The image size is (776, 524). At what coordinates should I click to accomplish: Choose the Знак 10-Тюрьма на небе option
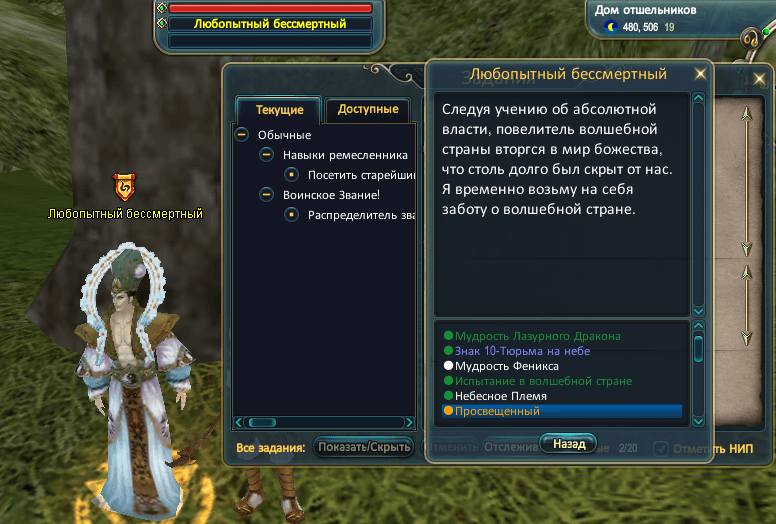tap(522, 351)
